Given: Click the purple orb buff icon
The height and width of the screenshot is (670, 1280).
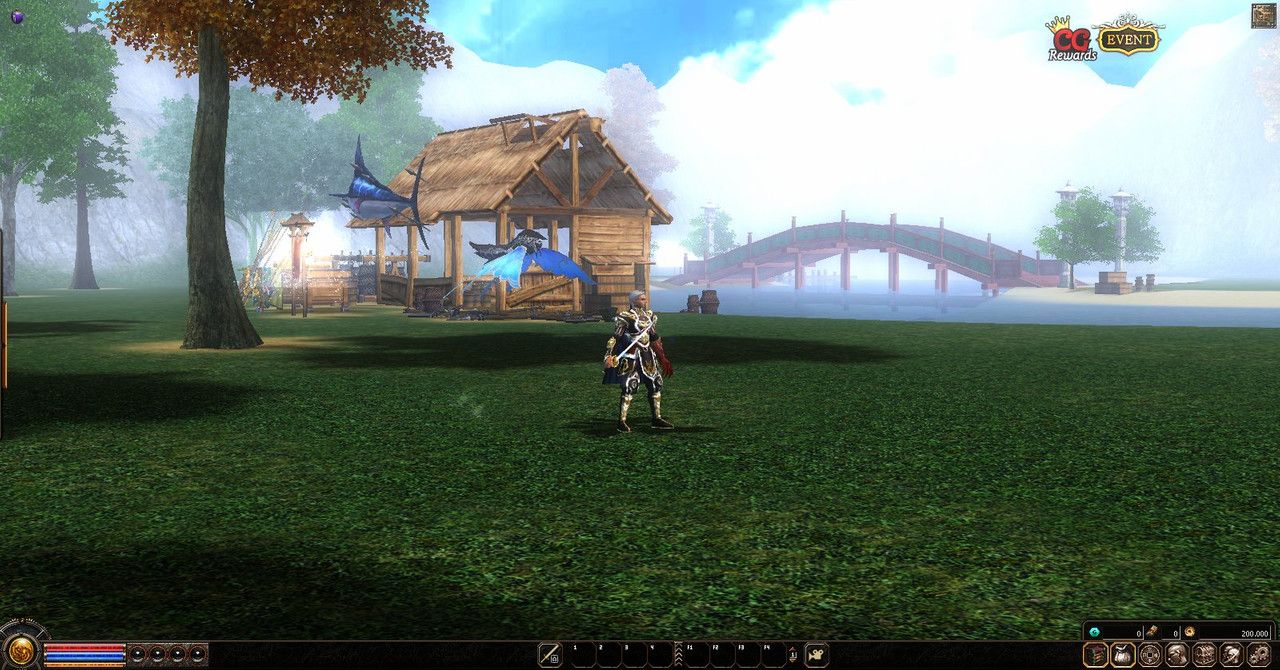Looking at the screenshot, I should (x=17, y=16).
